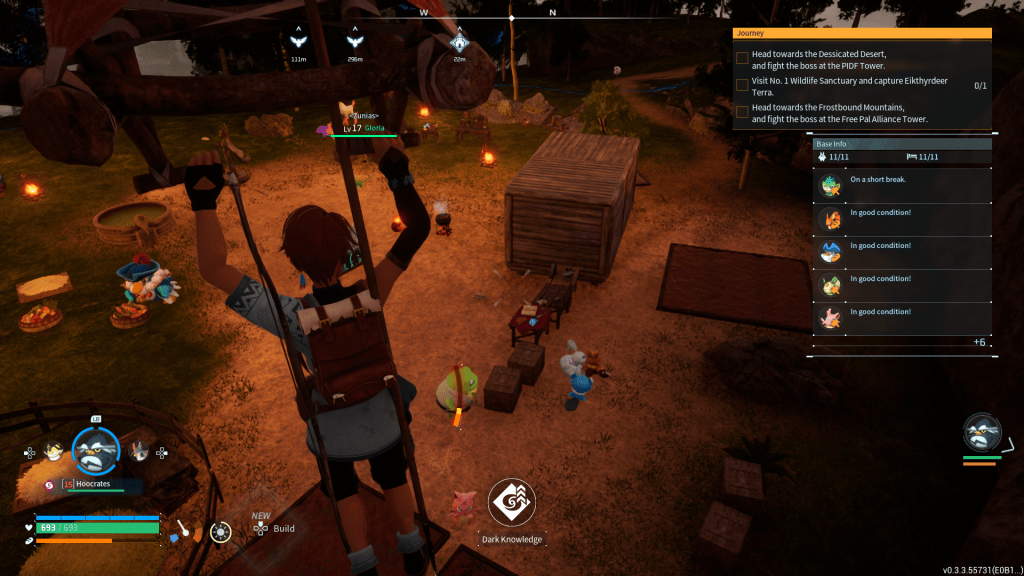Click the sphere throw gauge icon
Viewport: 1024px width, 576px height.
click(x=221, y=532)
